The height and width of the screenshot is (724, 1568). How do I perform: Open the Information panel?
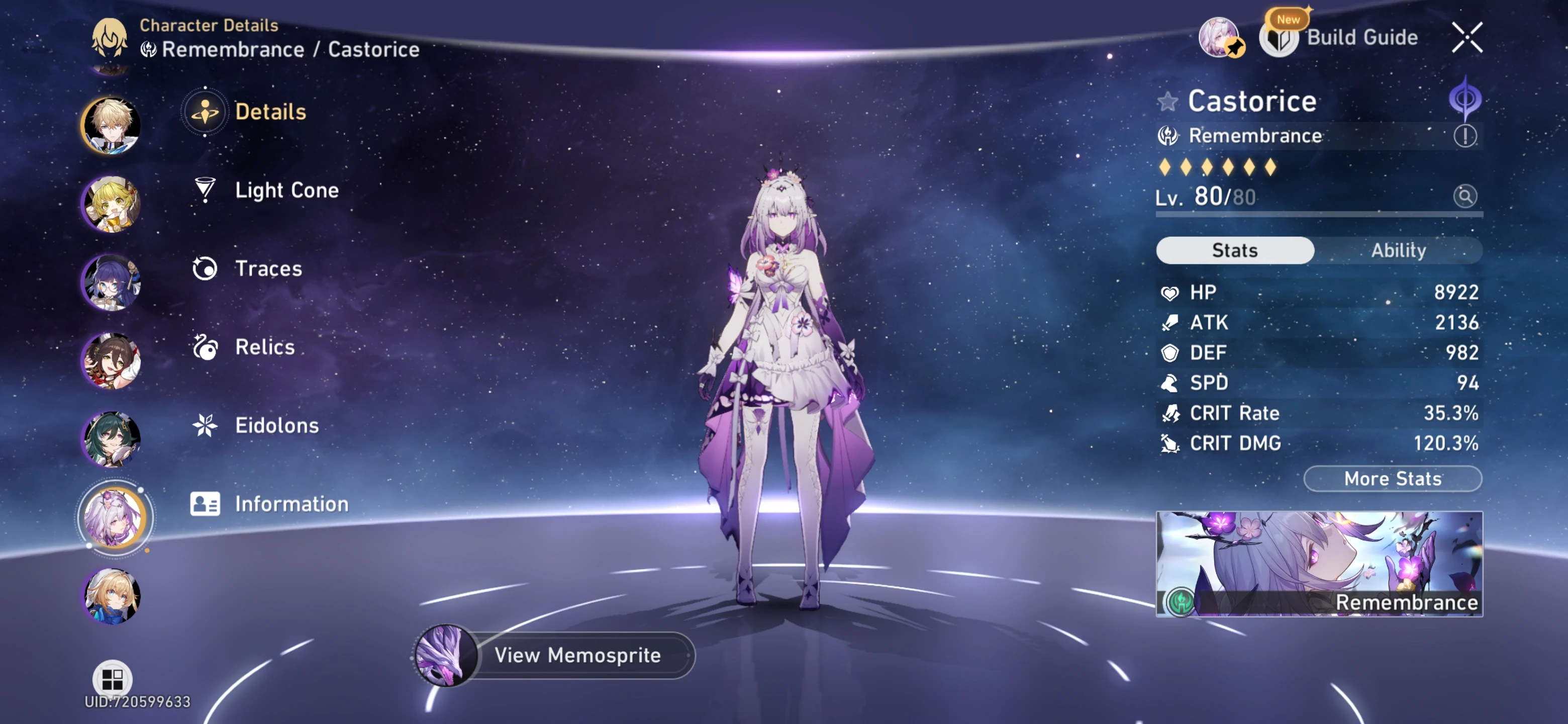290,504
